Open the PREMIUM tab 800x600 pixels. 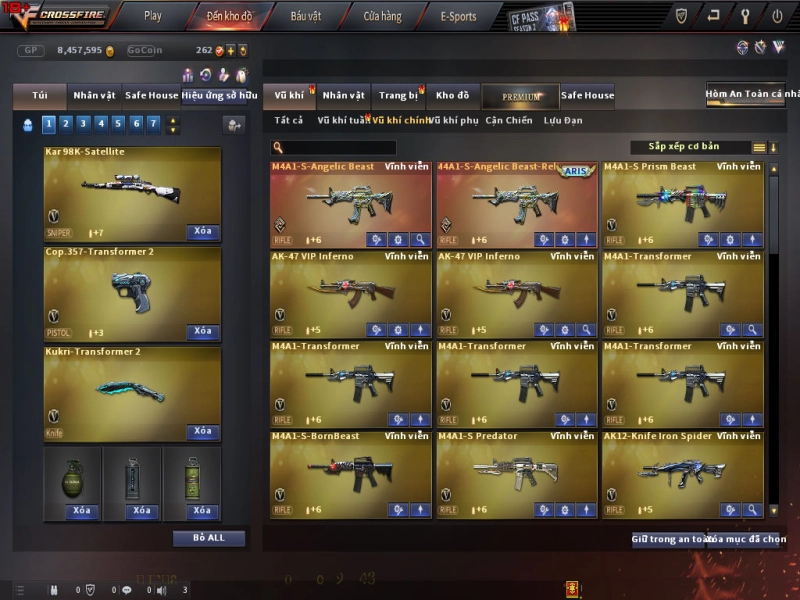(x=521, y=97)
